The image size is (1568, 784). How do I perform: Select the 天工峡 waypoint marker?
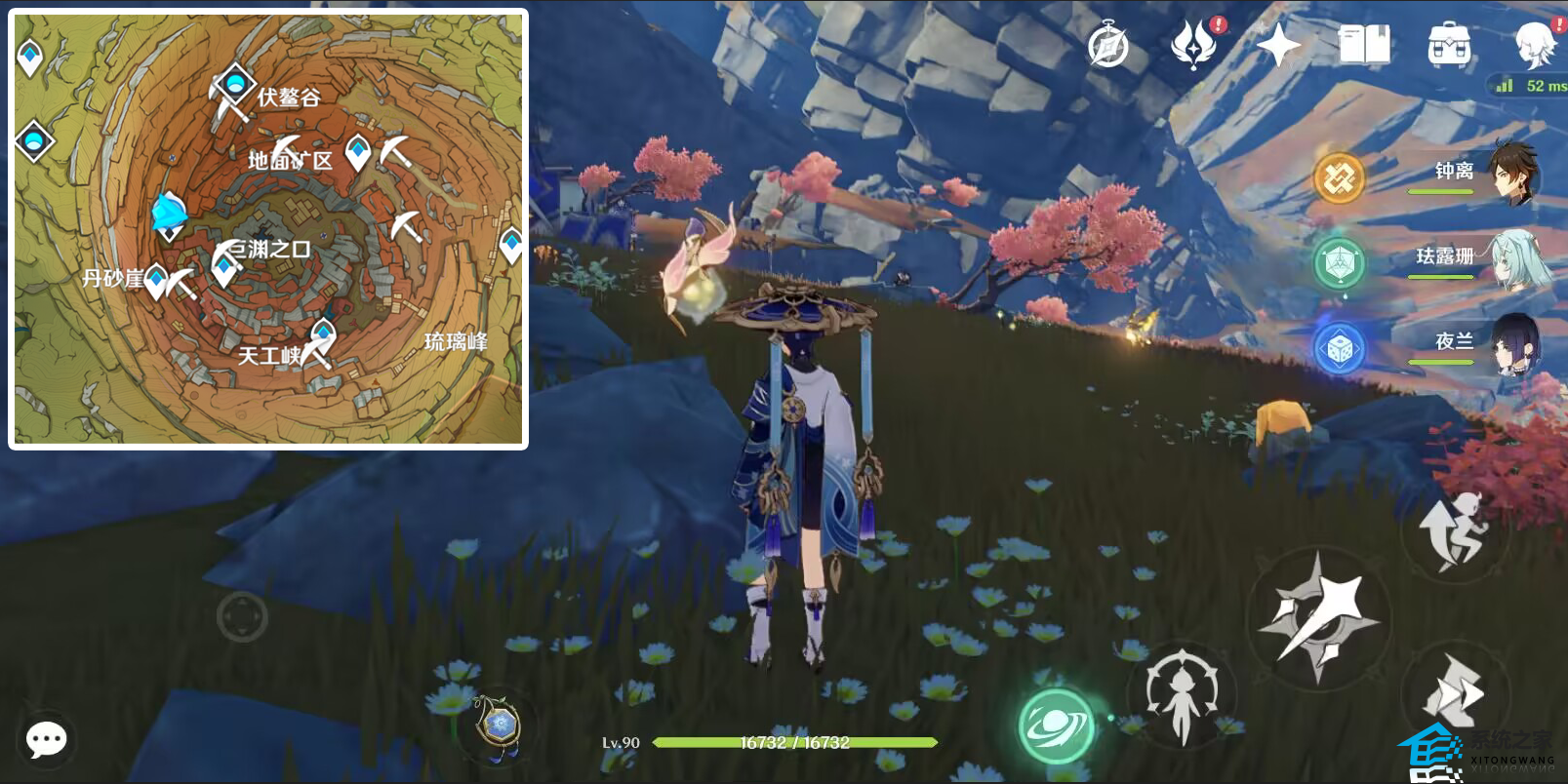click(323, 333)
